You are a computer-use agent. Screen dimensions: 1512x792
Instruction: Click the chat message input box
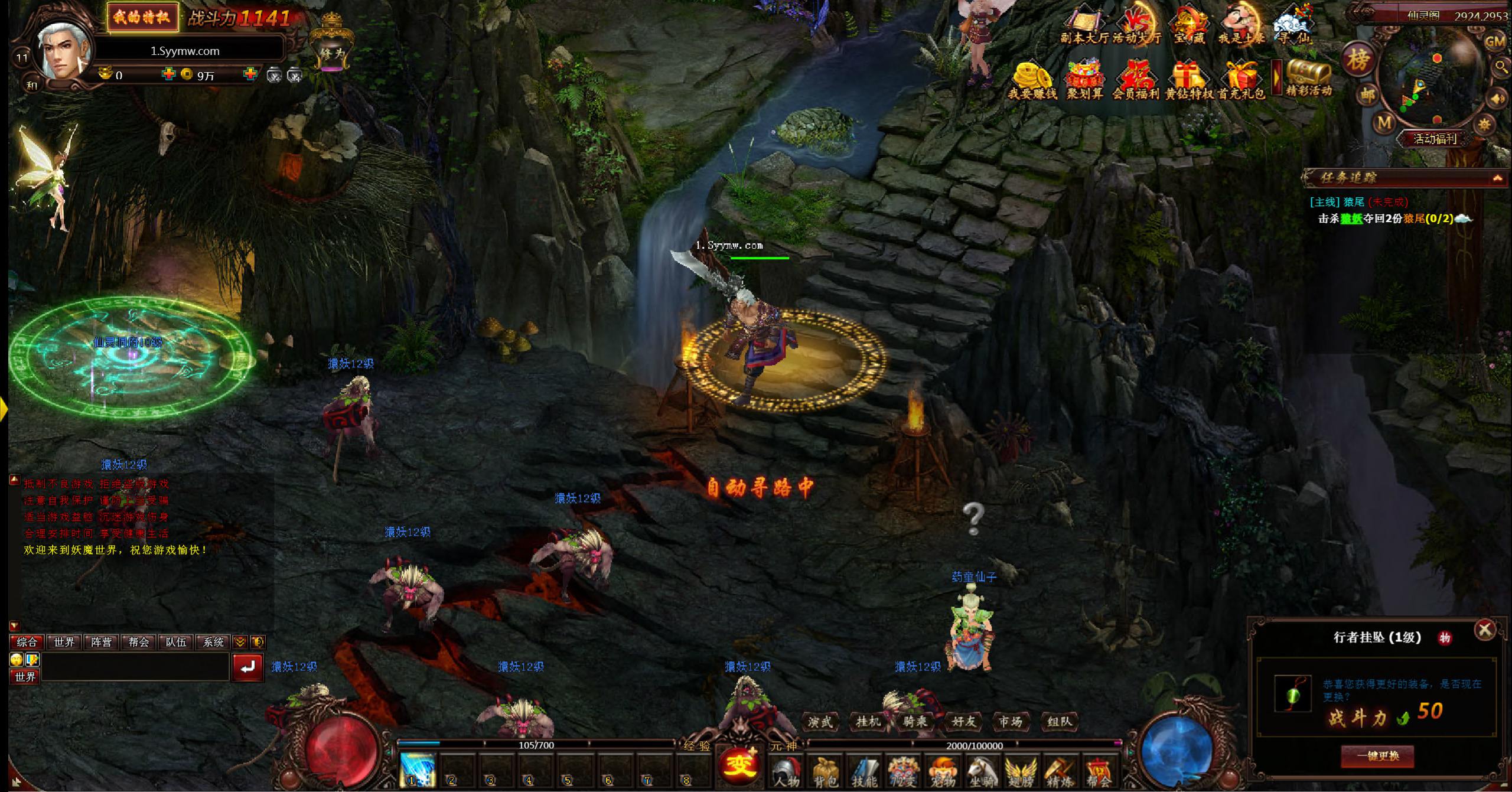[x=135, y=667]
